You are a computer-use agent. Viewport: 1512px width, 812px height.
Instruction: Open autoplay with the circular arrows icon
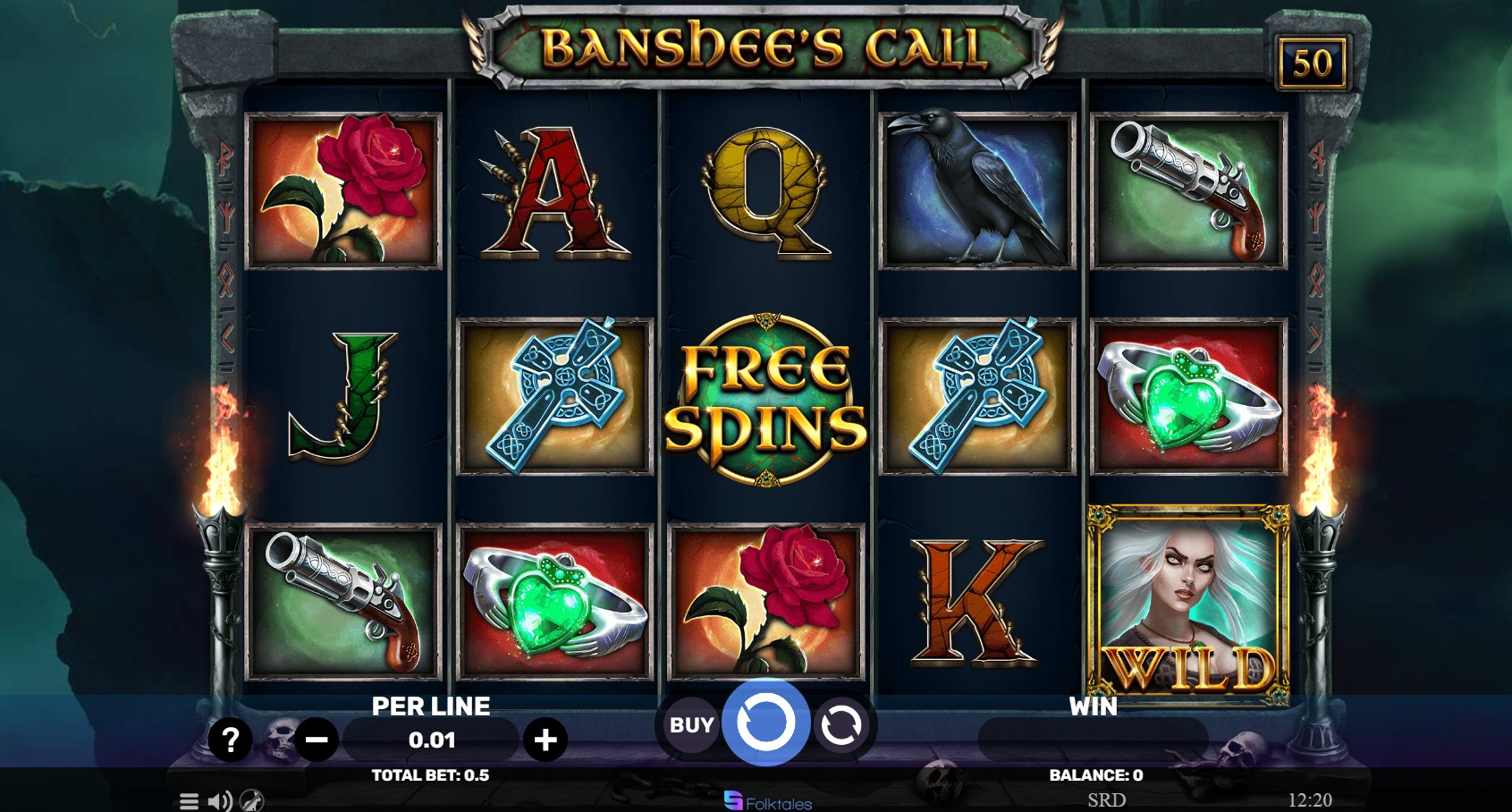[841, 723]
